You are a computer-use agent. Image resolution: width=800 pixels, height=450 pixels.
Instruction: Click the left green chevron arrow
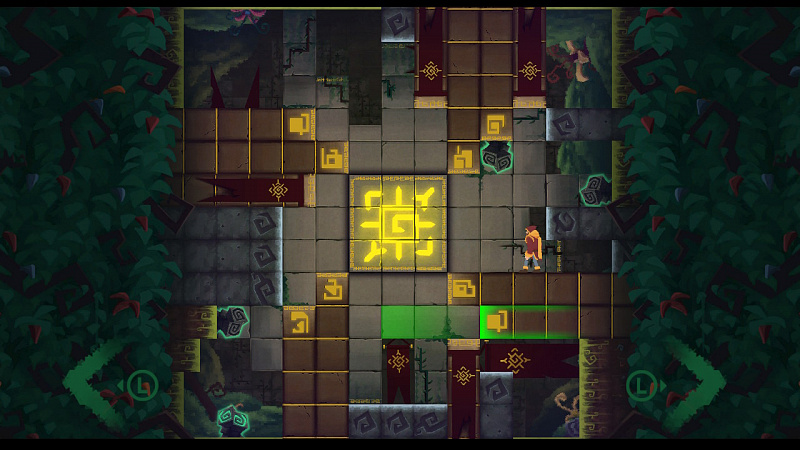point(92,383)
